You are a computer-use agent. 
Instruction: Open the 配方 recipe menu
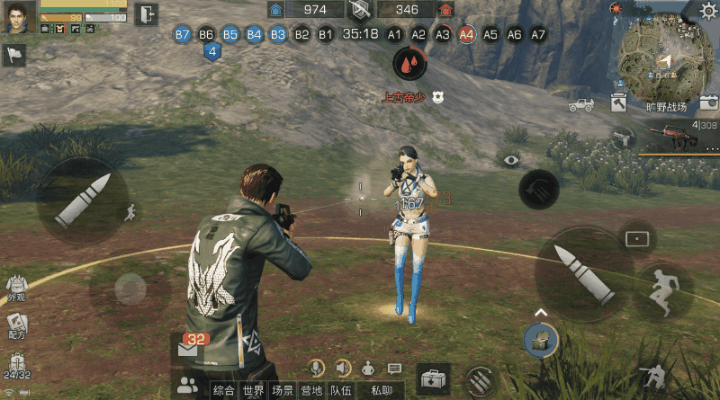pos(18,326)
